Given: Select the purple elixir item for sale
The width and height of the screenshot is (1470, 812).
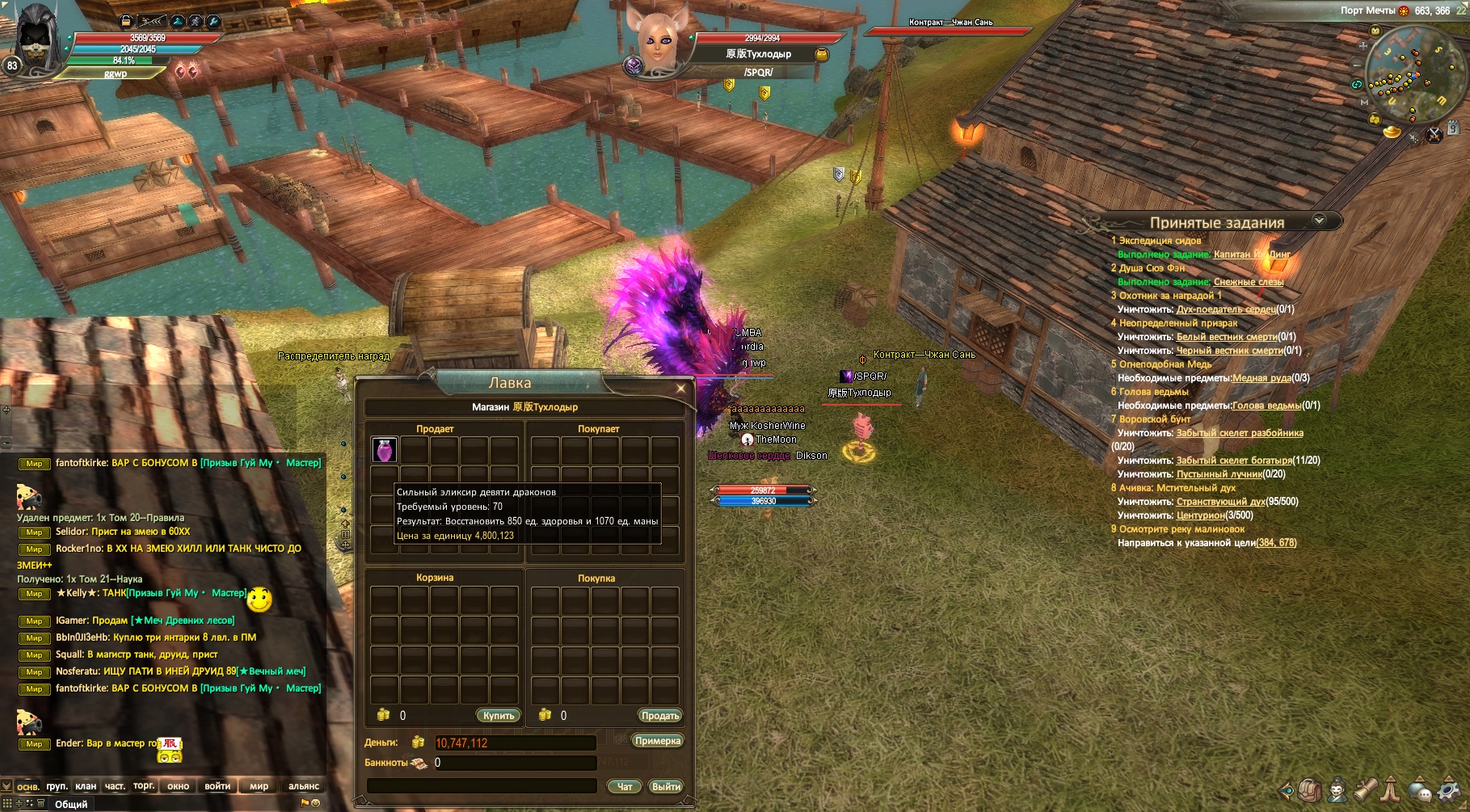Looking at the screenshot, I should [x=384, y=450].
